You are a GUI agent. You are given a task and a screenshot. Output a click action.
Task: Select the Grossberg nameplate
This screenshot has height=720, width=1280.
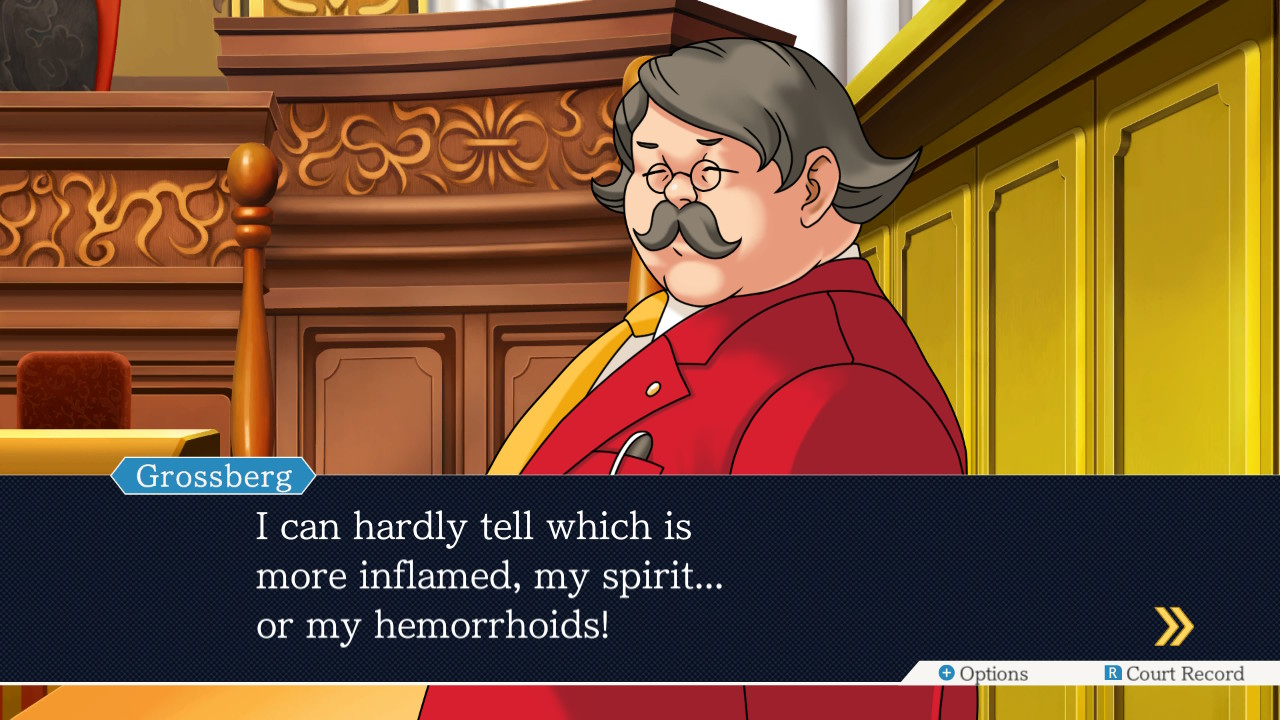point(213,476)
